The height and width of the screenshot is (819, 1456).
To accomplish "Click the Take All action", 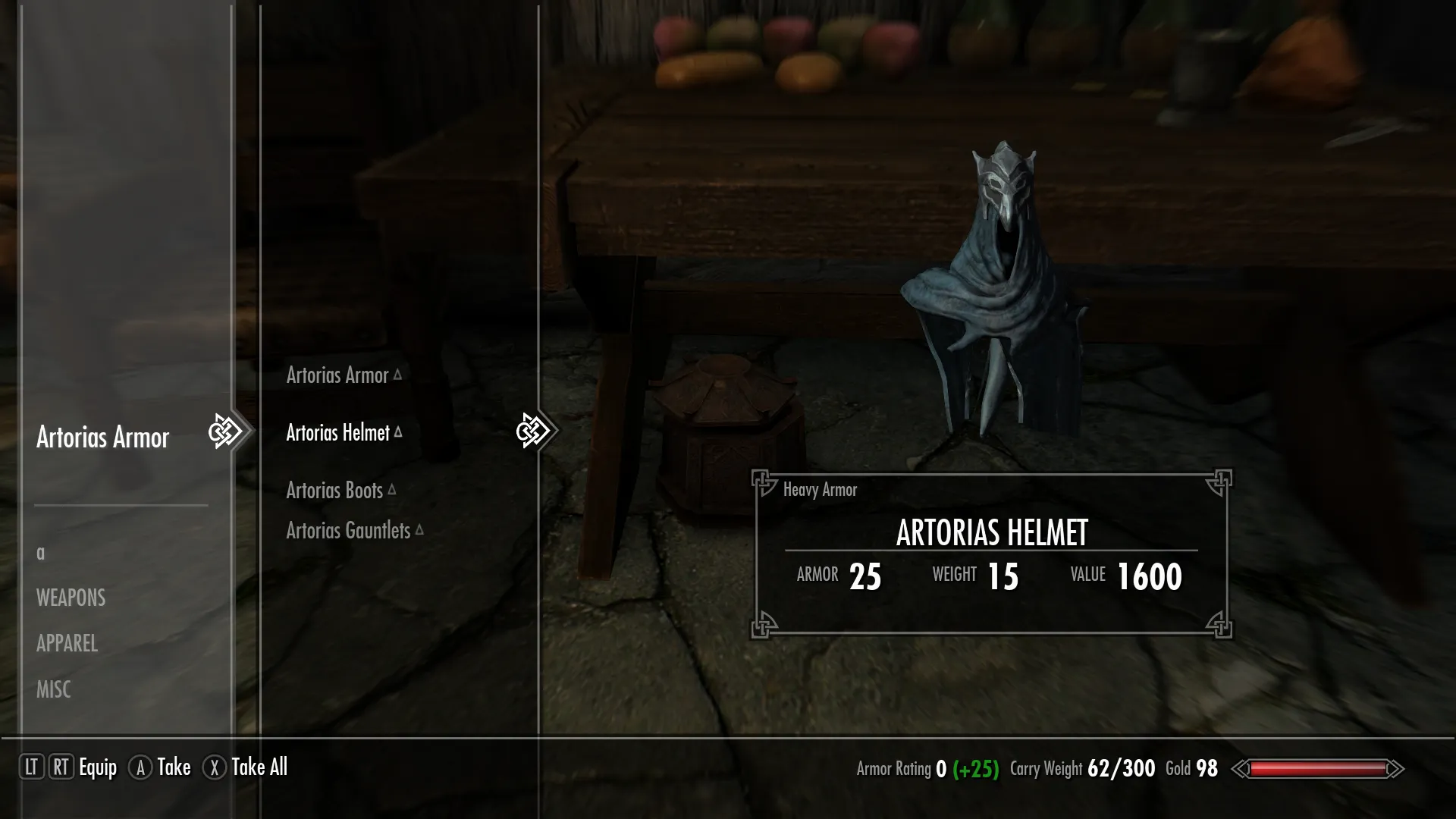I will (x=259, y=767).
